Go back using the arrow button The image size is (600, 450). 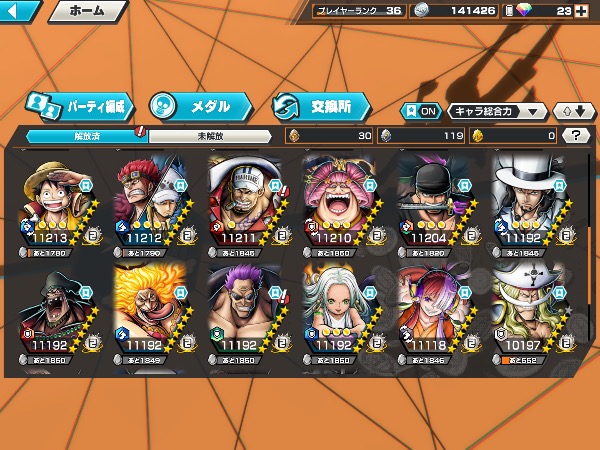tap(20, 12)
